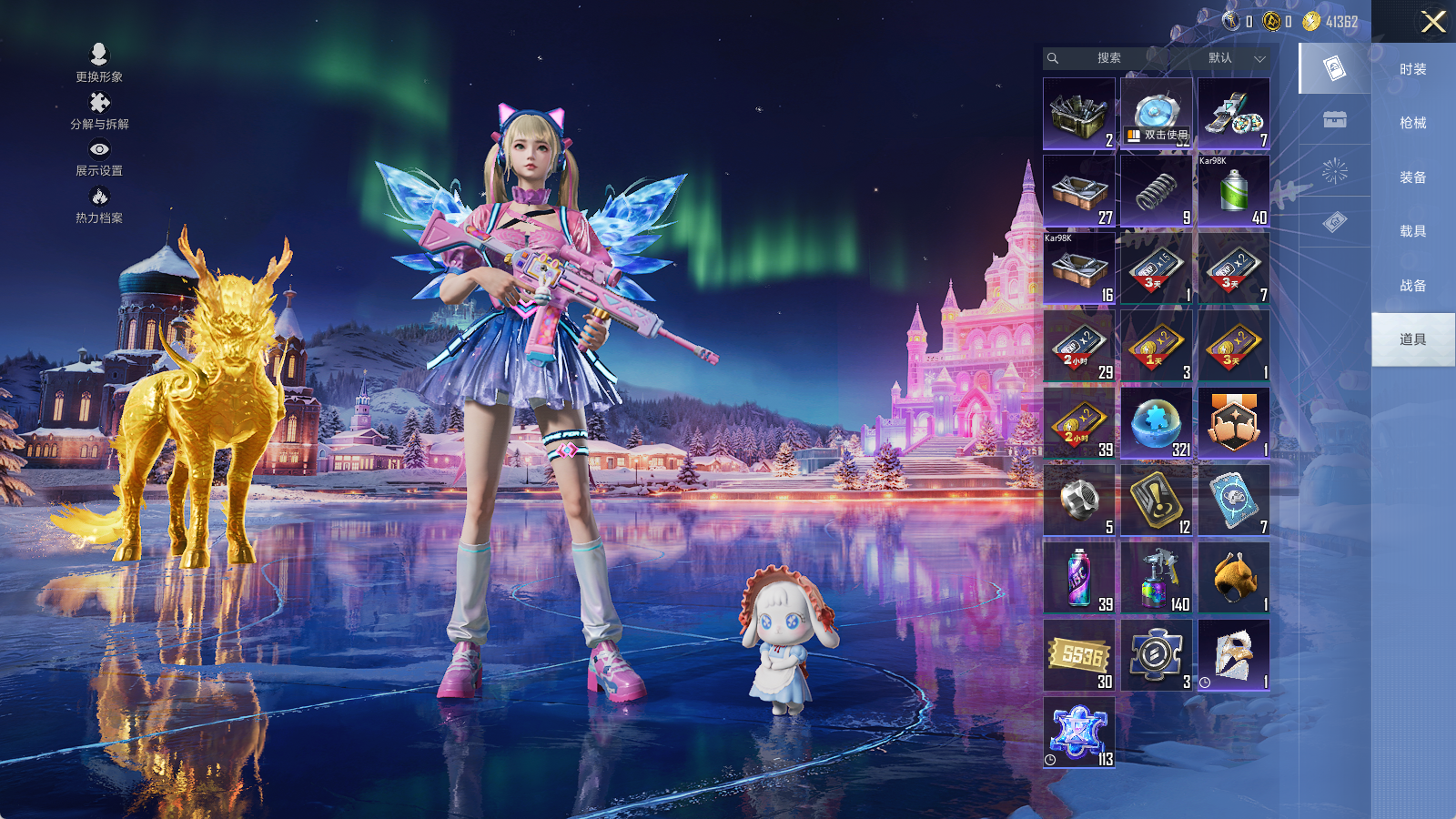Select the blue puzzle-piece orb item
This screenshot has width=1456, height=819.
(x=1157, y=423)
